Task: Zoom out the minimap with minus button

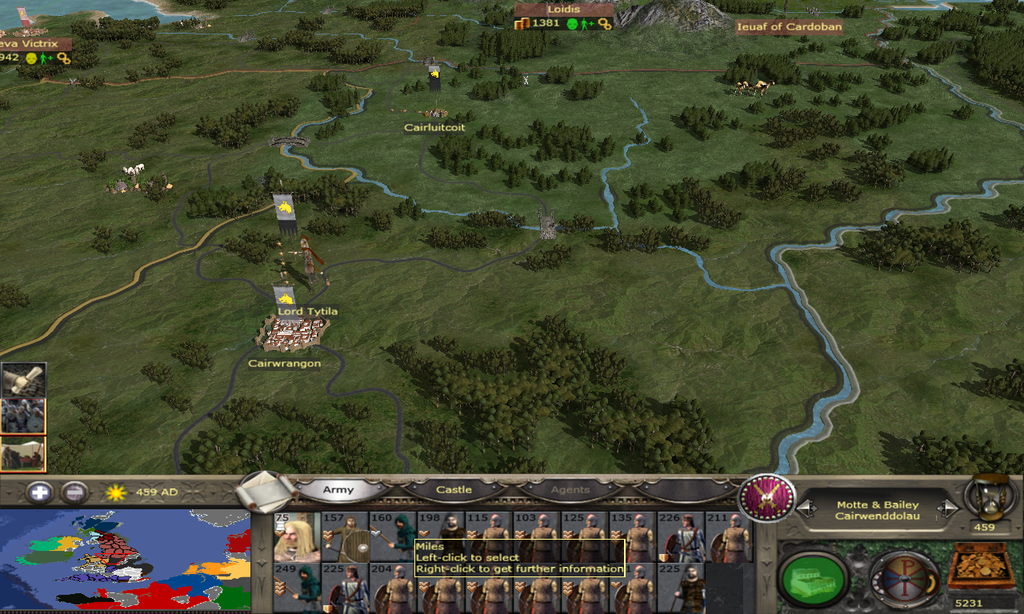Action: pos(73,492)
